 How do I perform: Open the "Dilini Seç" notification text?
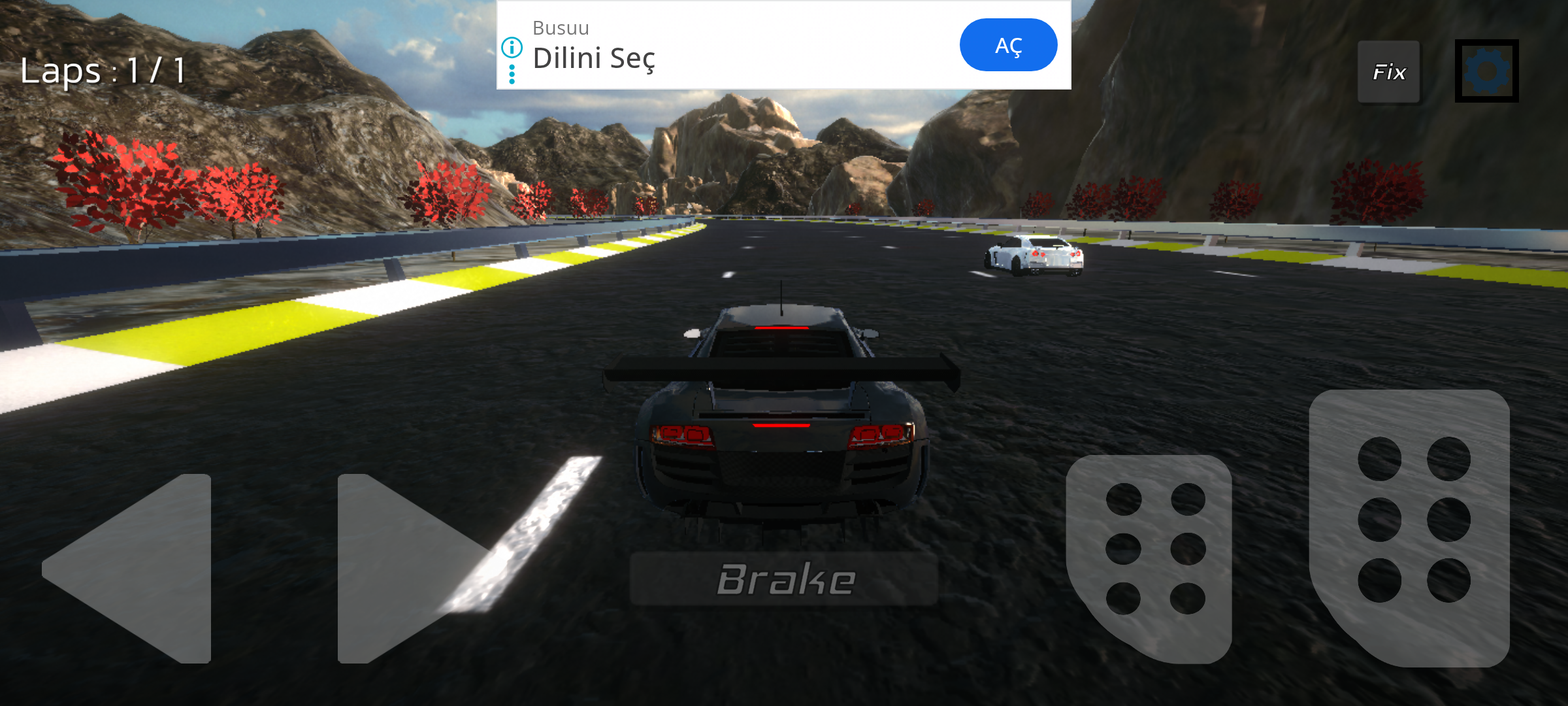[x=593, y=58]
